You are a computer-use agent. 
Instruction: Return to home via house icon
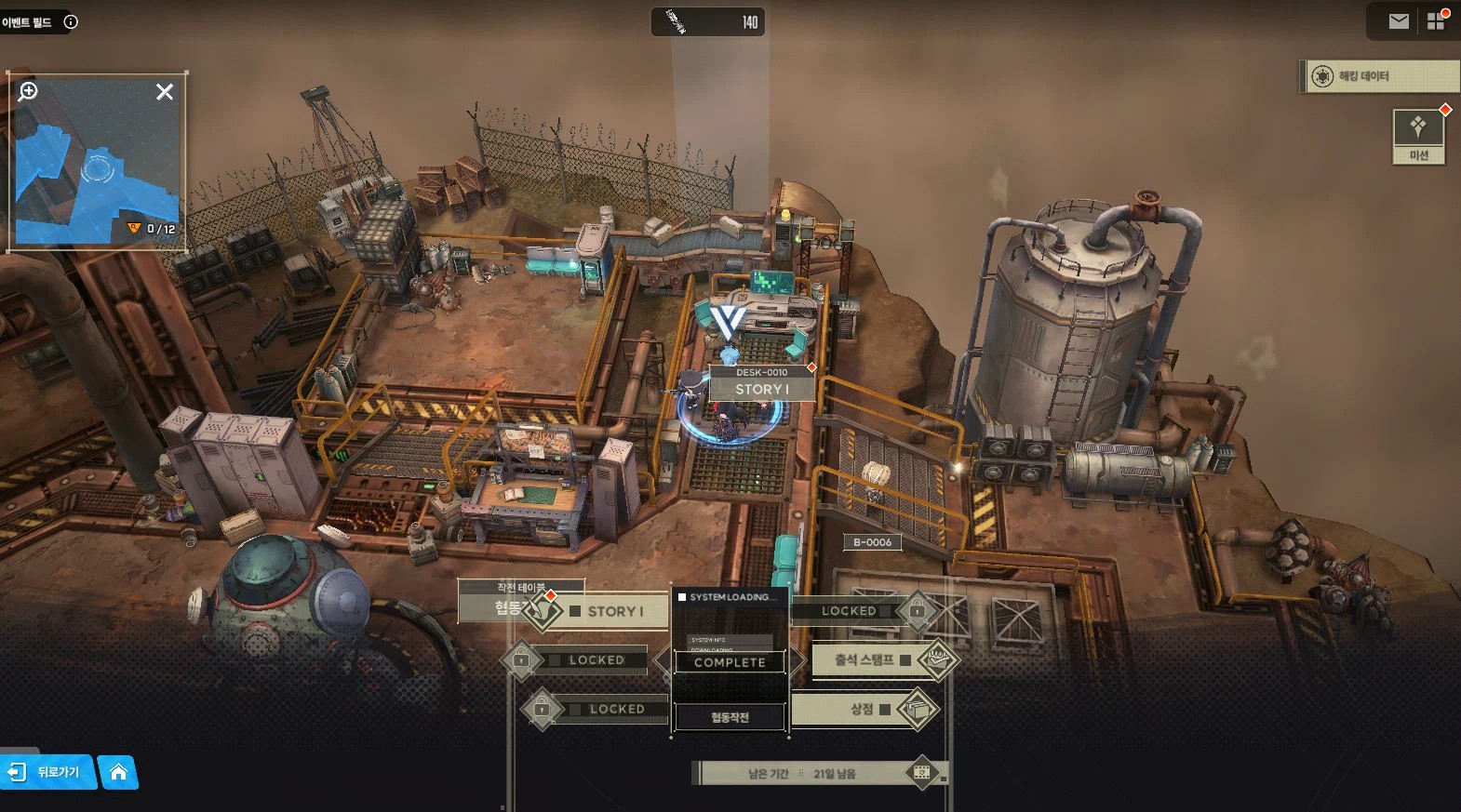point(118,772)
